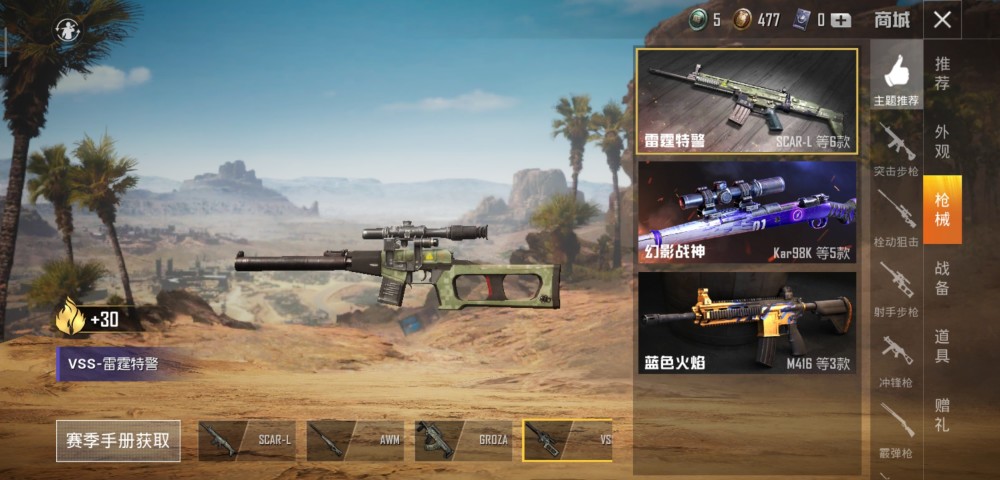Open the 战备 tab
Image resolution: width=1000 pixels, height=480 pixels.
(x=942, y=277)
